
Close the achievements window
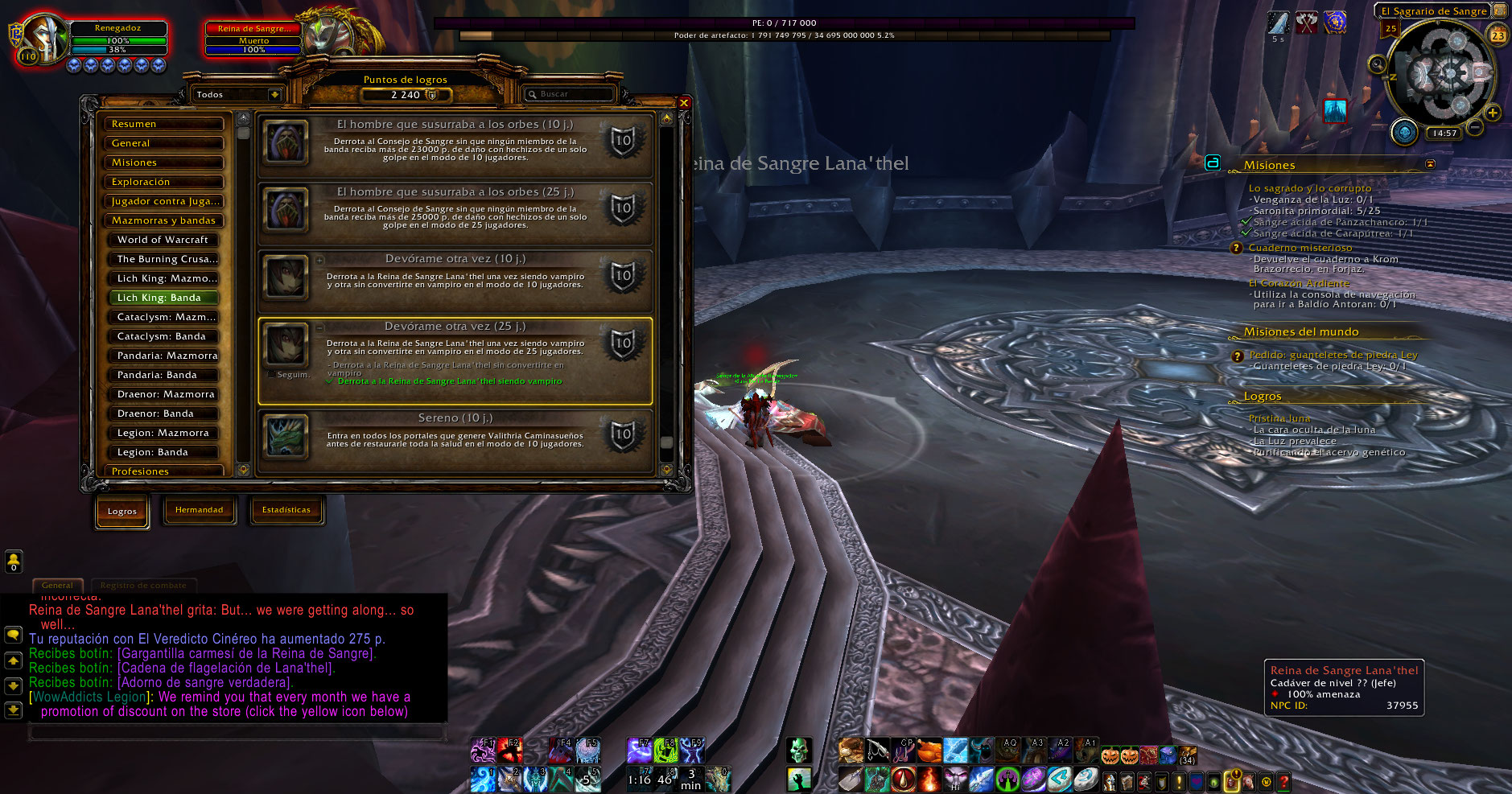683,103
